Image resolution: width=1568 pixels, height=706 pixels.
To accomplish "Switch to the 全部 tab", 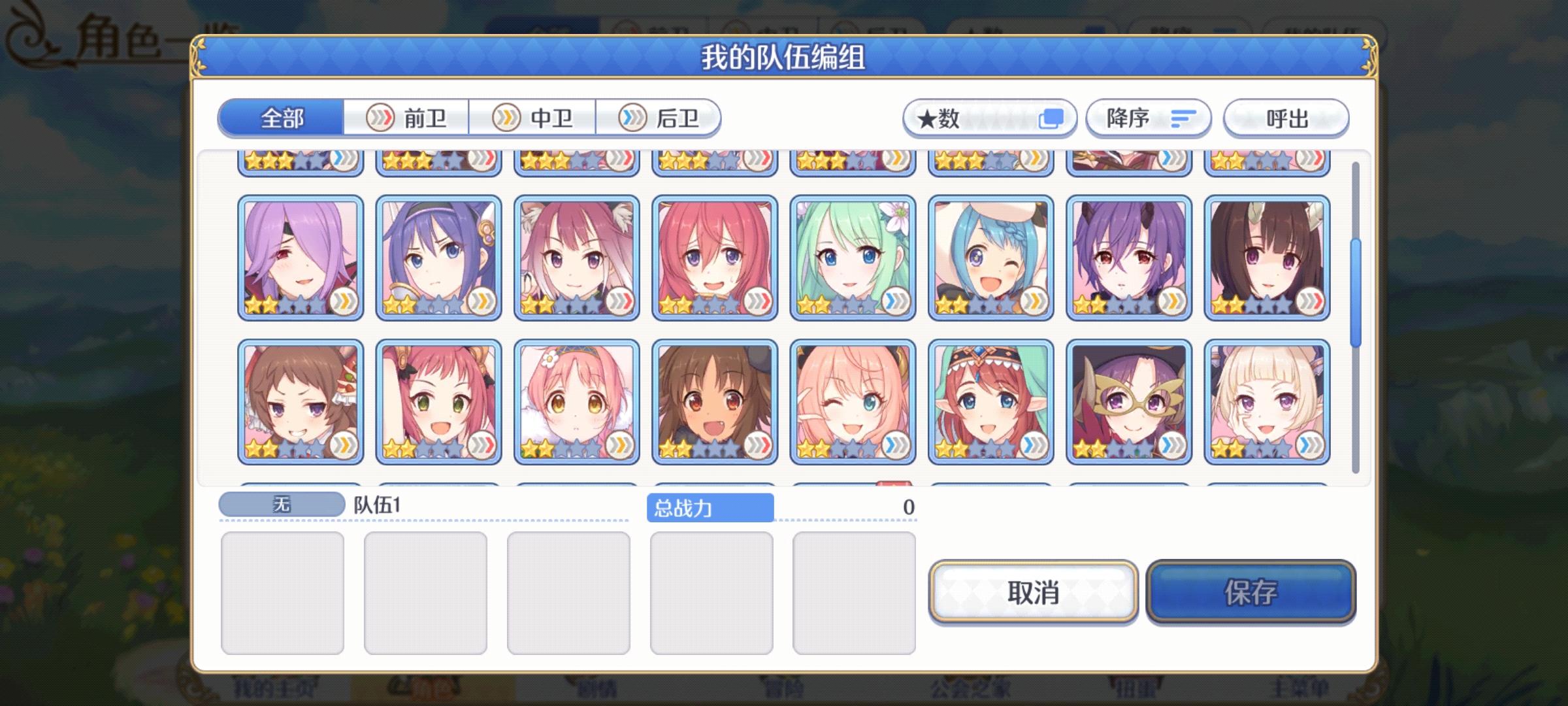I will (x=282, y=118).
